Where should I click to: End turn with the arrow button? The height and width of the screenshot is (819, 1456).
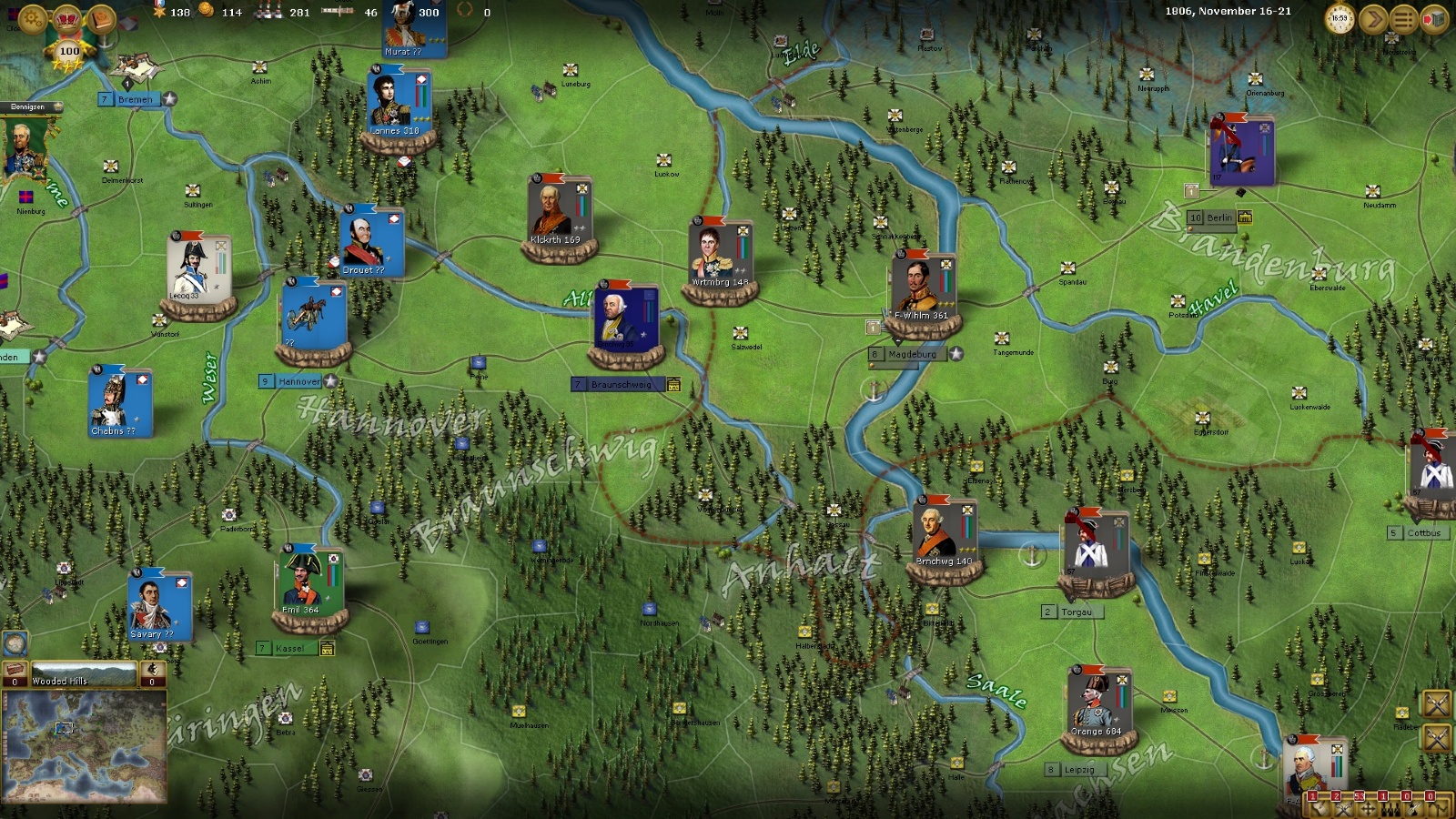click(x=1372, y=18)
